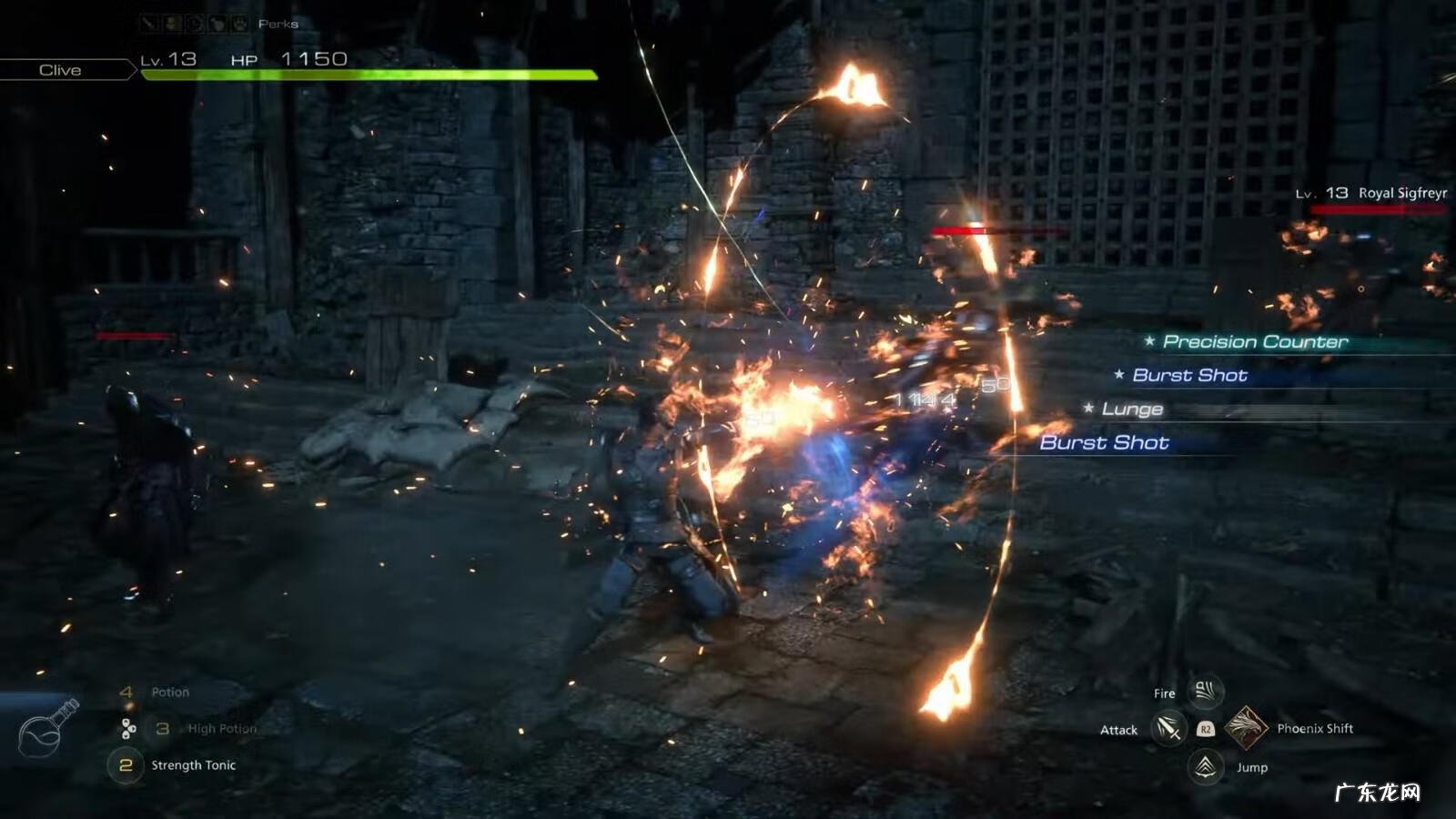Select the clock perk icon
1456x819 pixels.
195,24
